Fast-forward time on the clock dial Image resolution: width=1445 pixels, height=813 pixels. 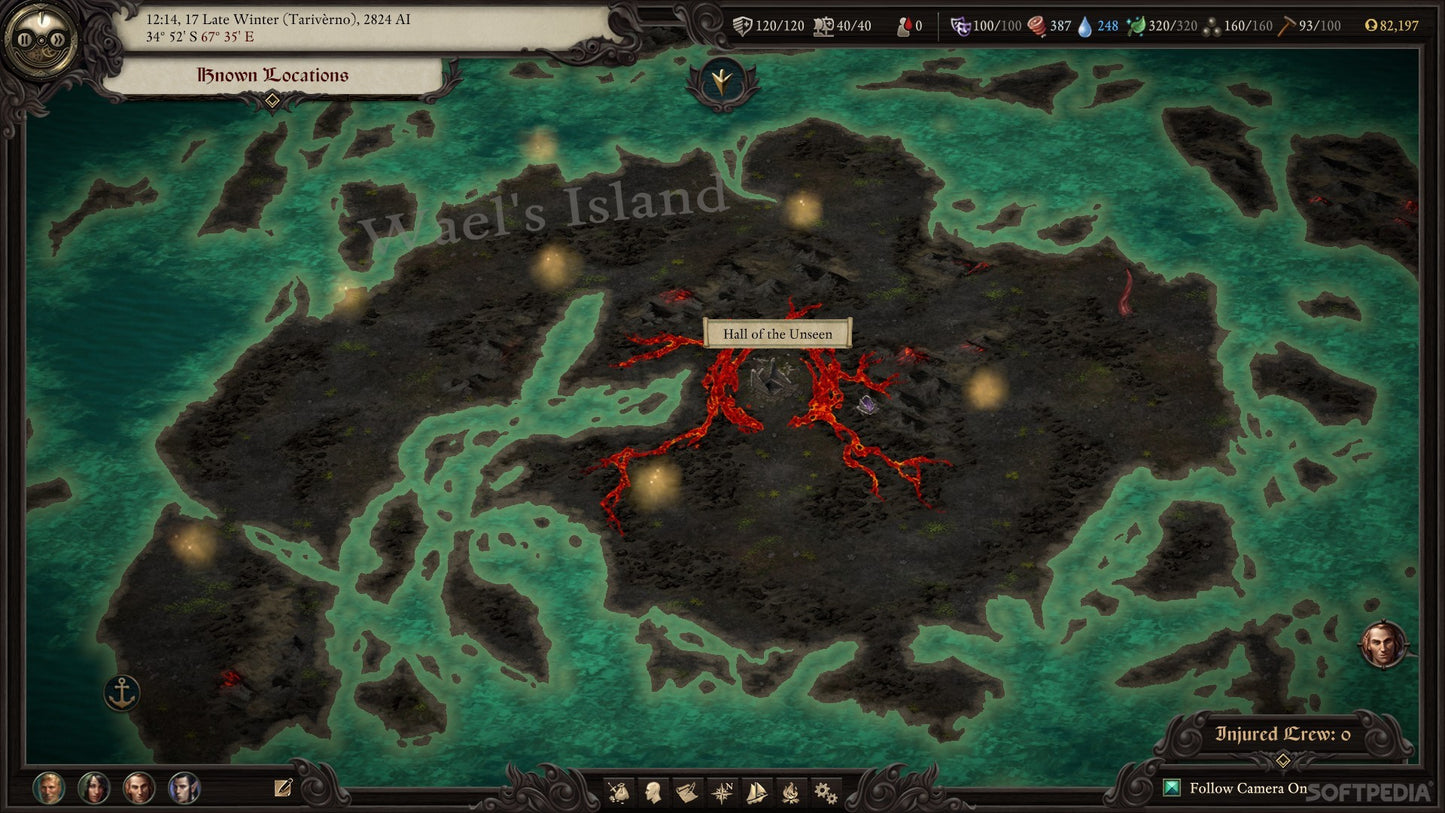tap(57, 40)
